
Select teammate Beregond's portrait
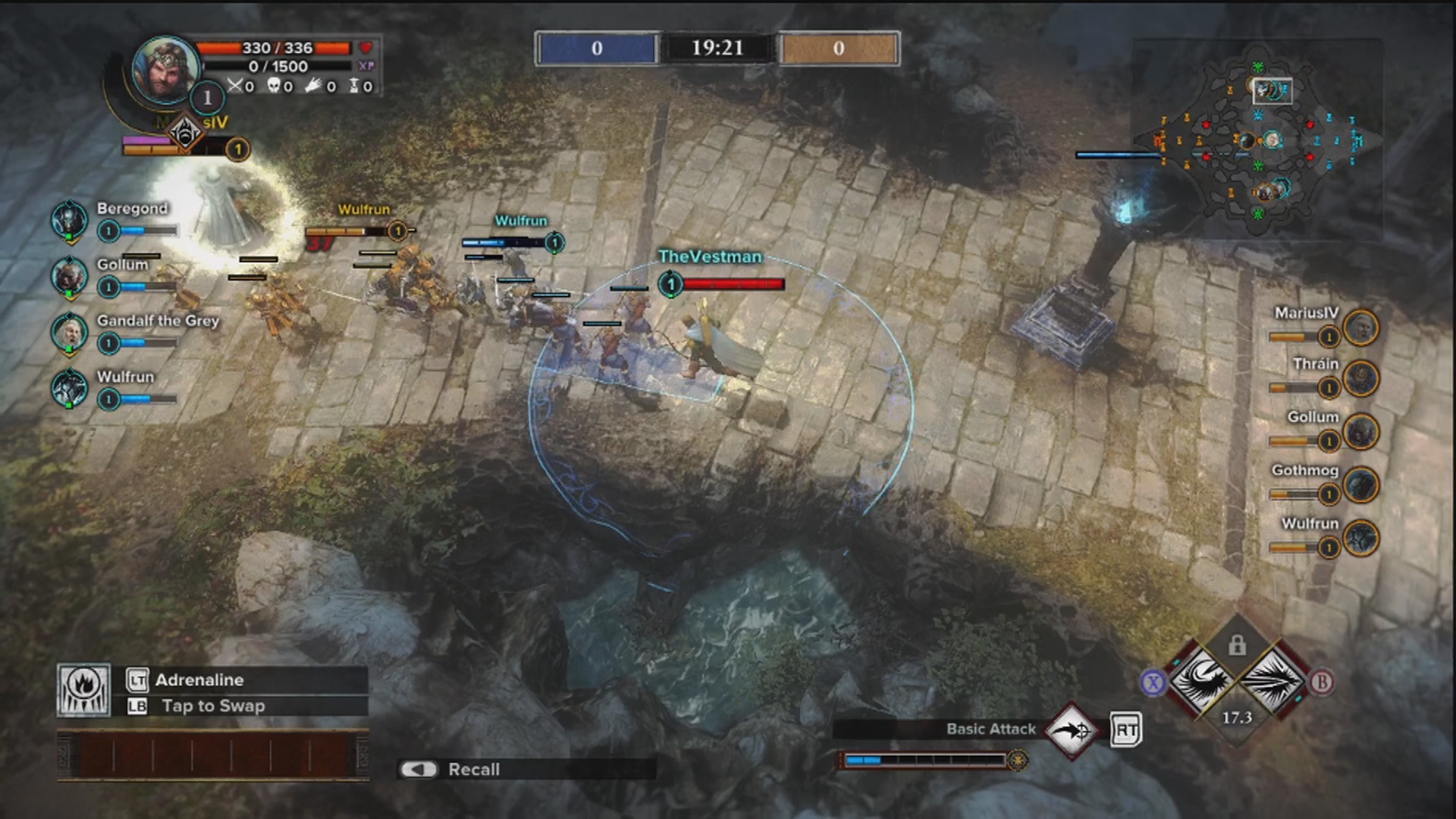69,221
